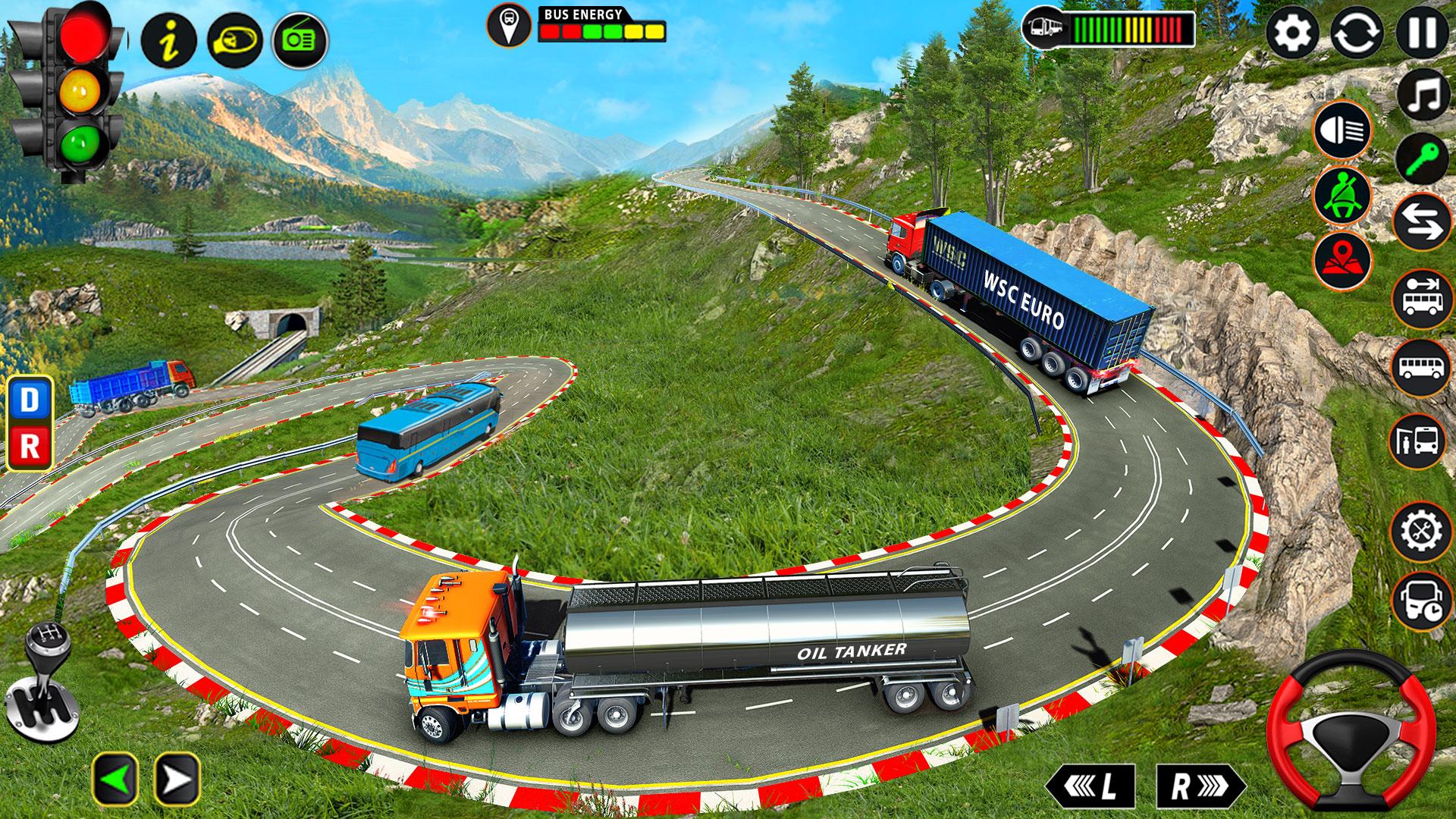Tap the L left indicator button

[1092, 787]
